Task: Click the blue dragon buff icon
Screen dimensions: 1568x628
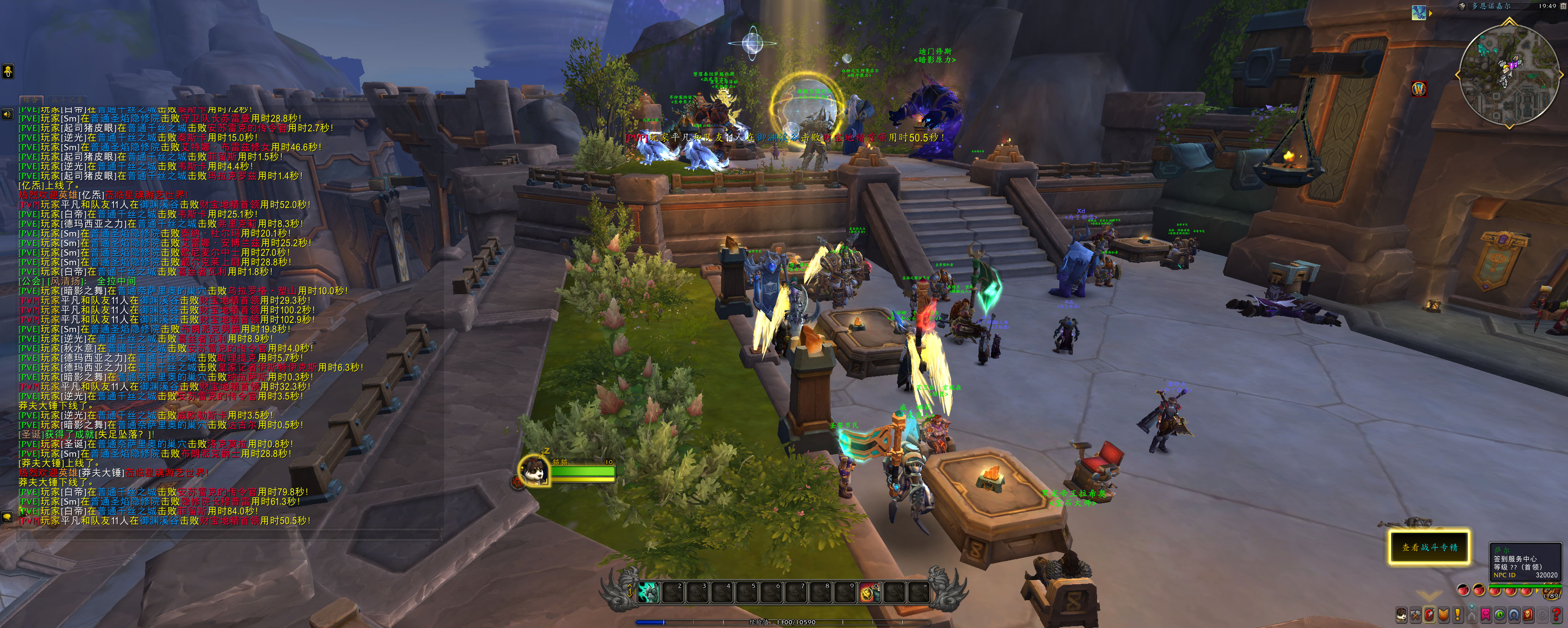Action: pyautogui.click(x=1419, y=13)
